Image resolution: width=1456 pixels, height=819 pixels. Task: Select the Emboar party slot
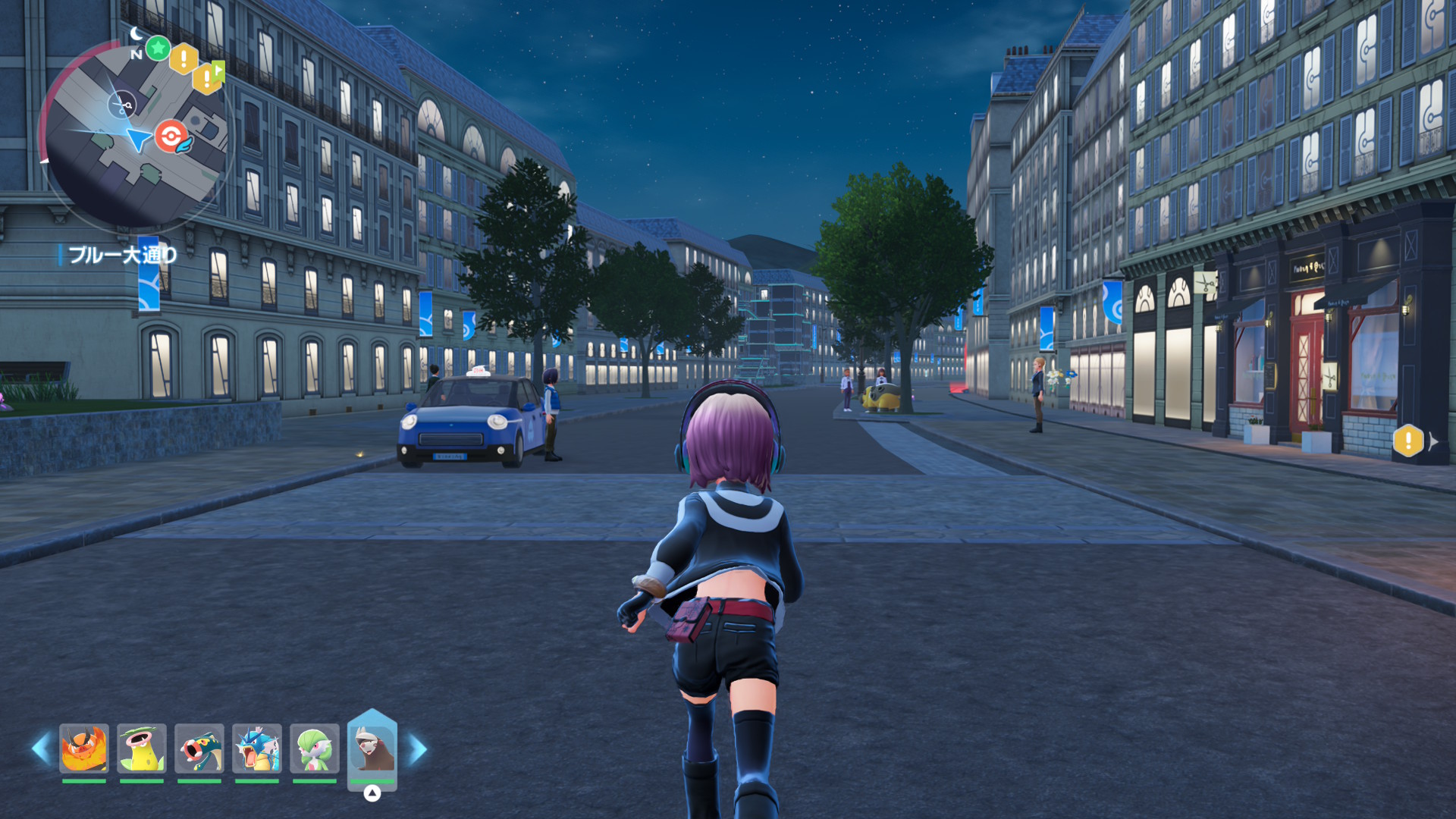tap(84, 748)
